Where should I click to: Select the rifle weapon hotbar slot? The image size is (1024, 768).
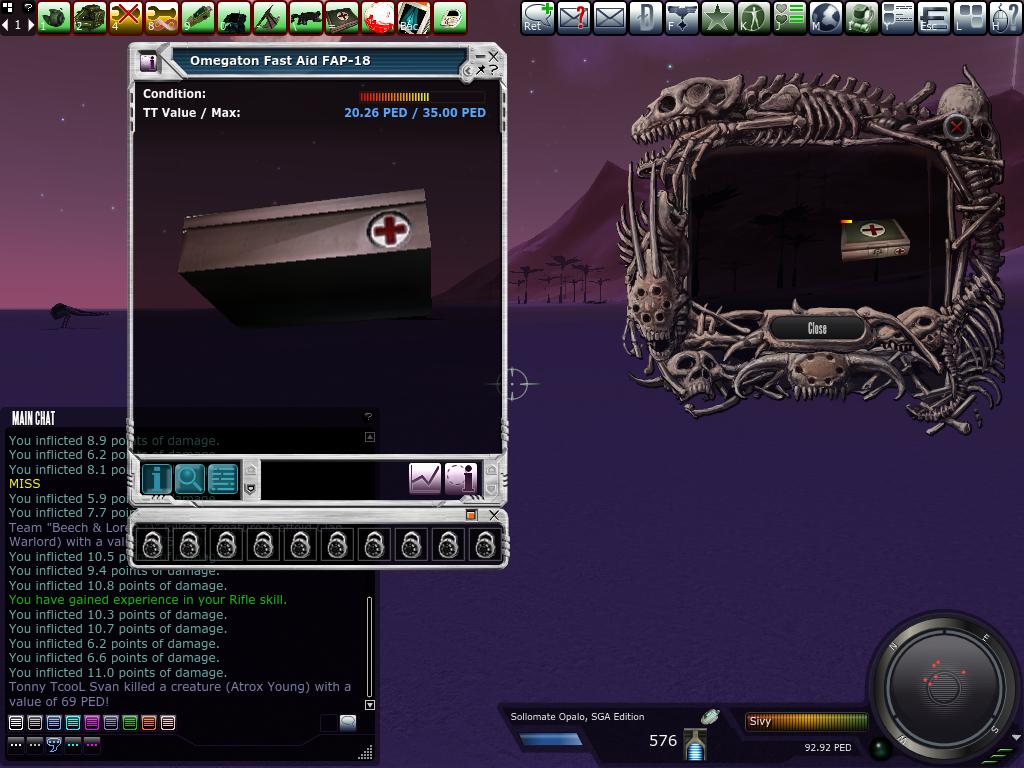(306, 17)
